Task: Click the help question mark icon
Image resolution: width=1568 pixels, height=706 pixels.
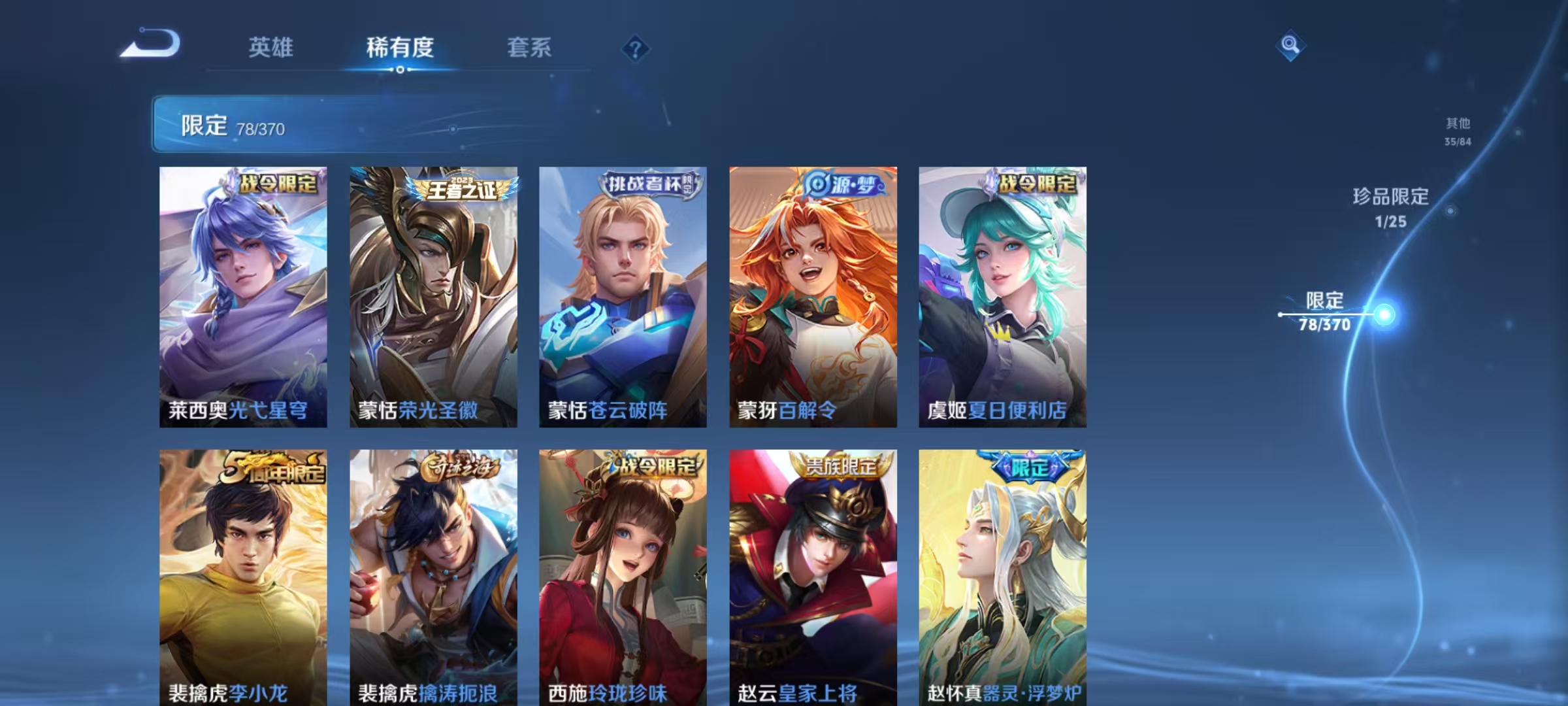Action: pos(634,47)
